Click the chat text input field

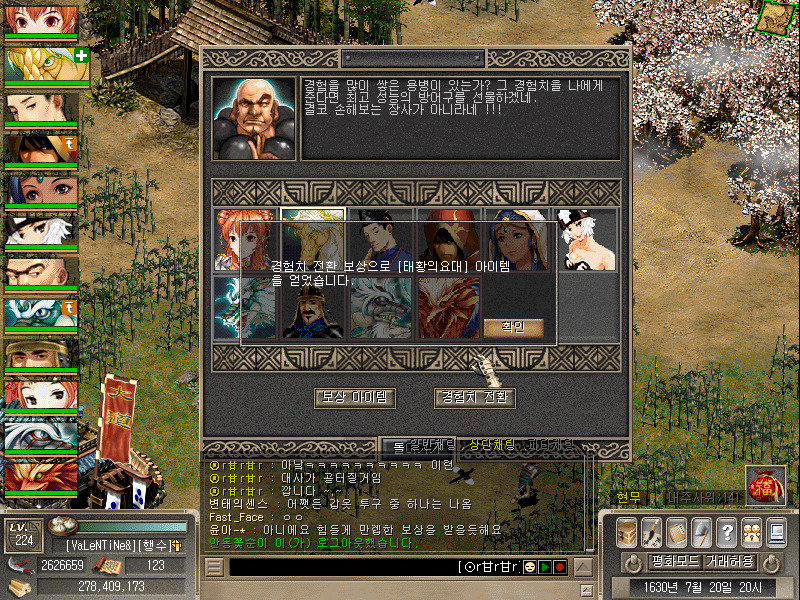(340, 567)
